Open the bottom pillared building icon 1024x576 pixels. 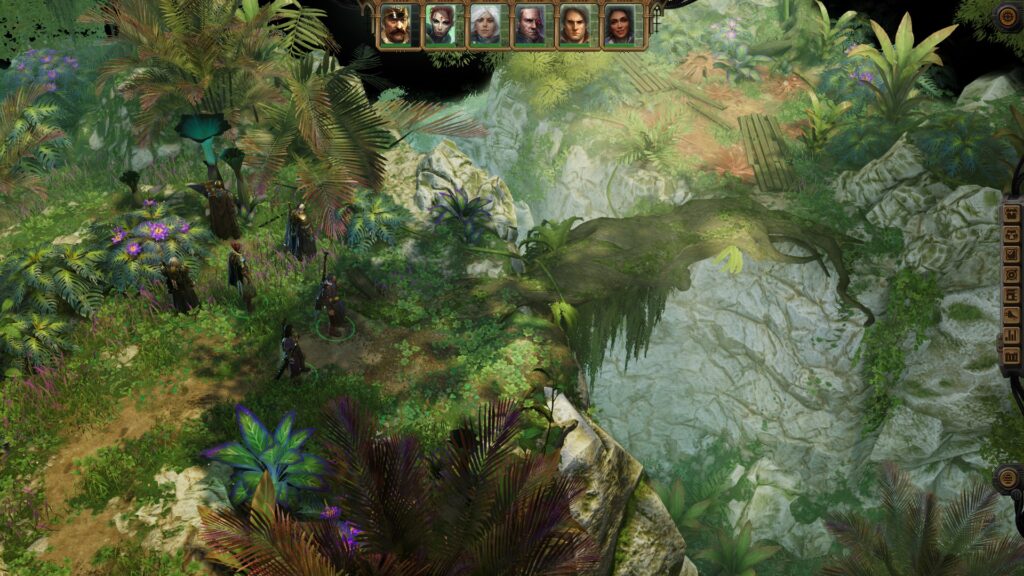point(1011,356)
